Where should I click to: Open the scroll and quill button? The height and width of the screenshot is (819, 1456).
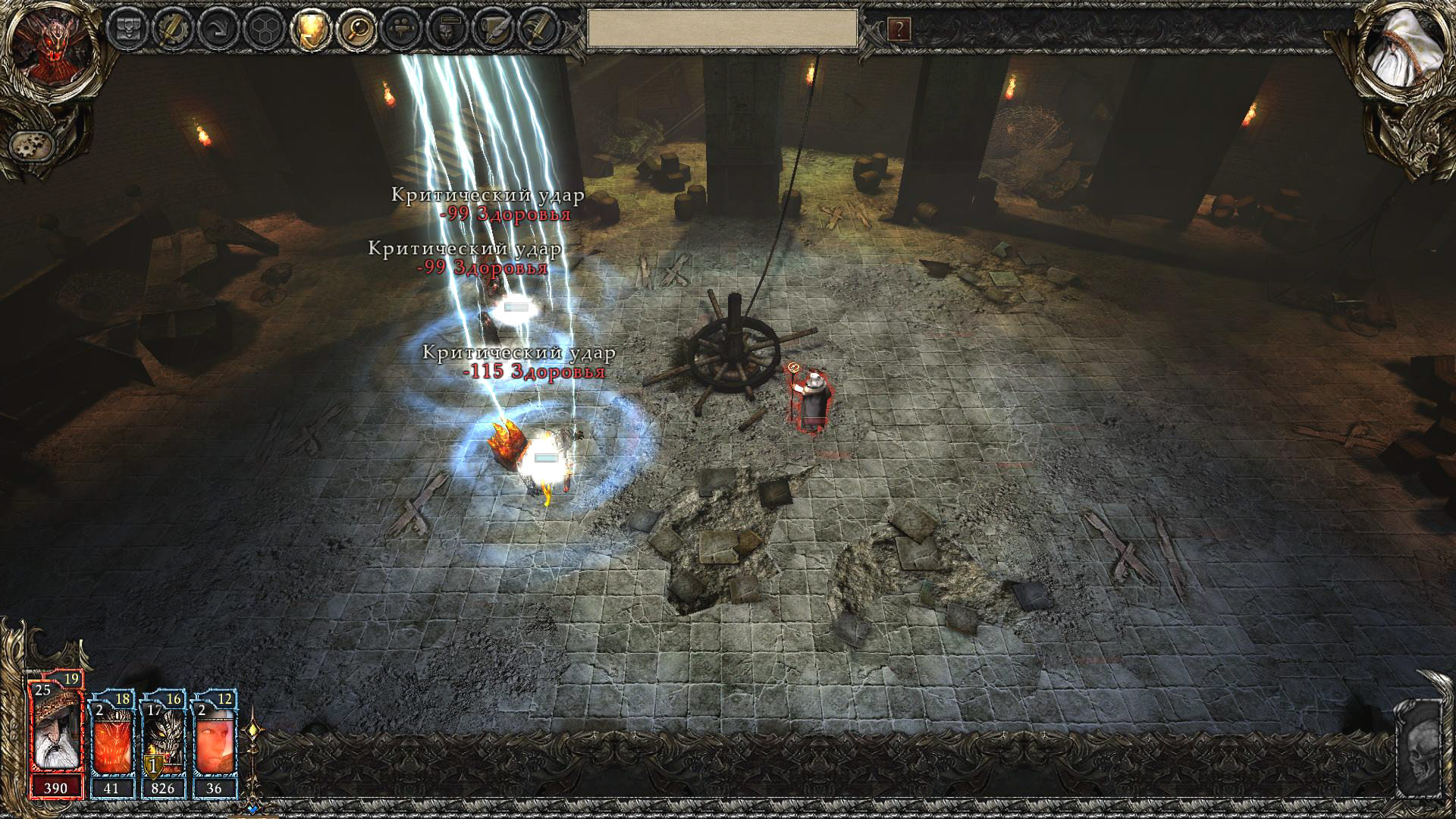494,30
